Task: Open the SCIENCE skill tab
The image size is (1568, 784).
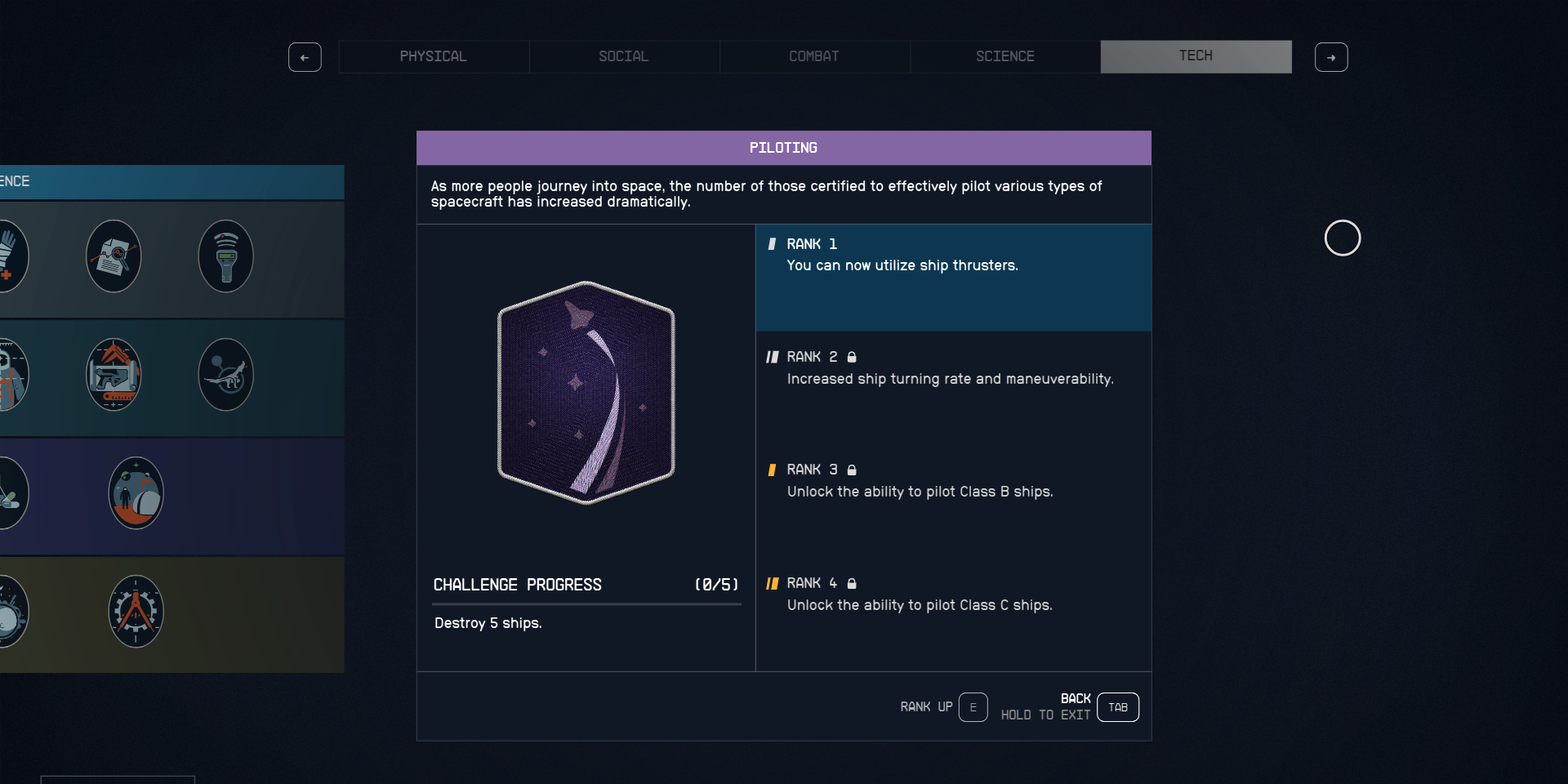Action: click(x=1005, y=56)
